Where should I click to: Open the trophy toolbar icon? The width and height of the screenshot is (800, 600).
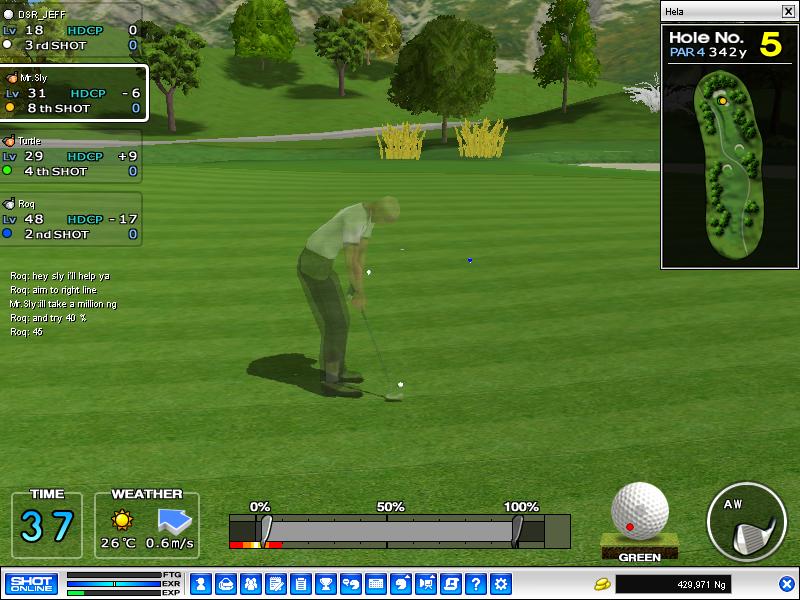tap(325, 583)
